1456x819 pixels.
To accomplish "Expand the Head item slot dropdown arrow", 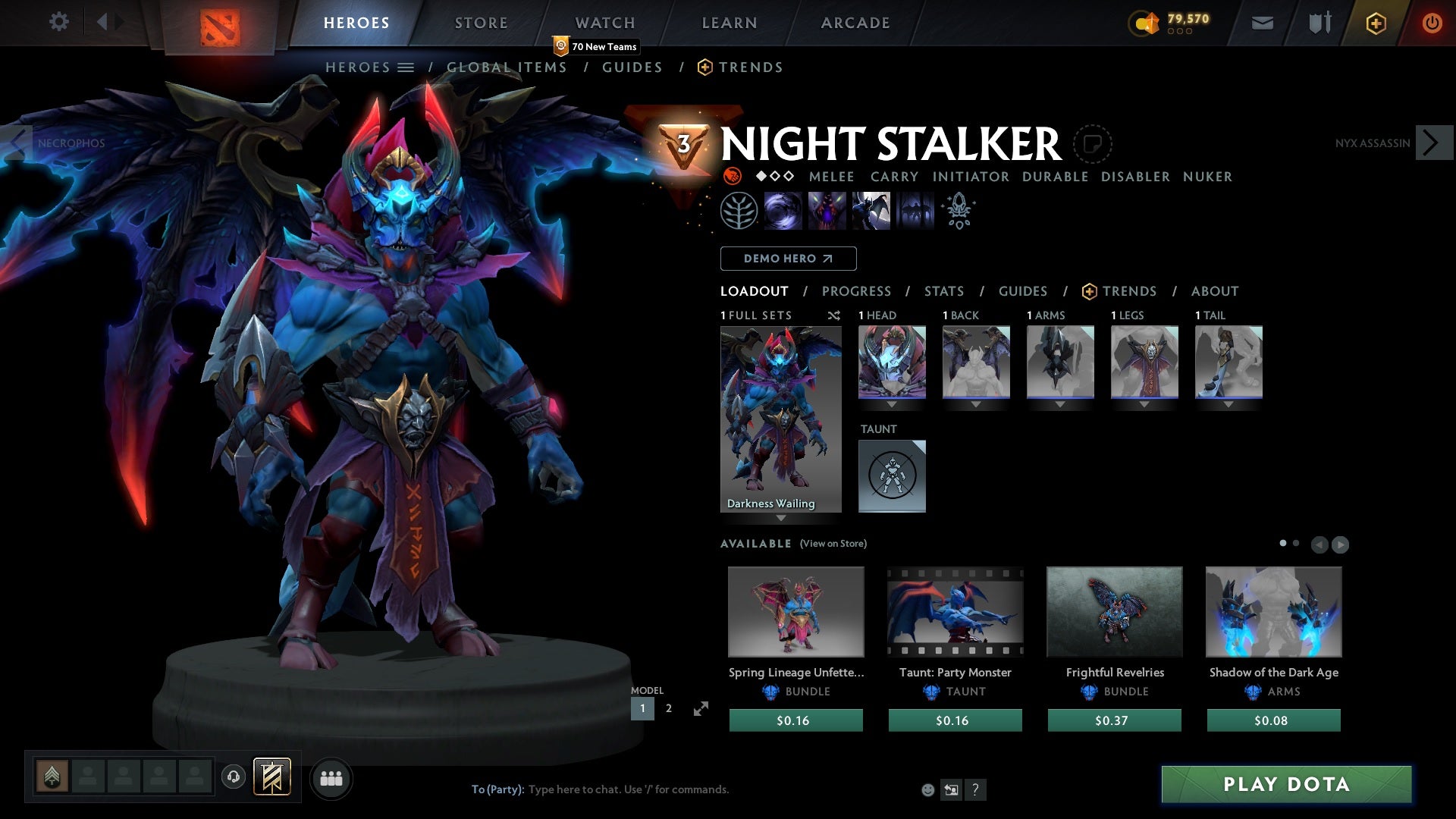I will pyautogui.click(x=892, y=403).
